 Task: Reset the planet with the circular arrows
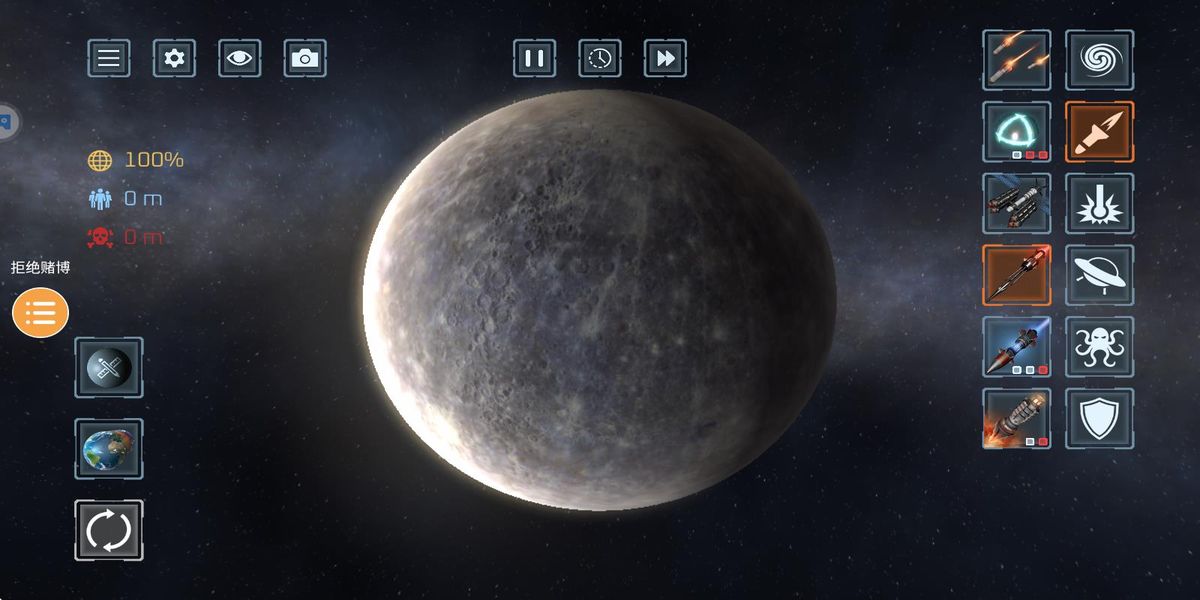pos(108,530)
